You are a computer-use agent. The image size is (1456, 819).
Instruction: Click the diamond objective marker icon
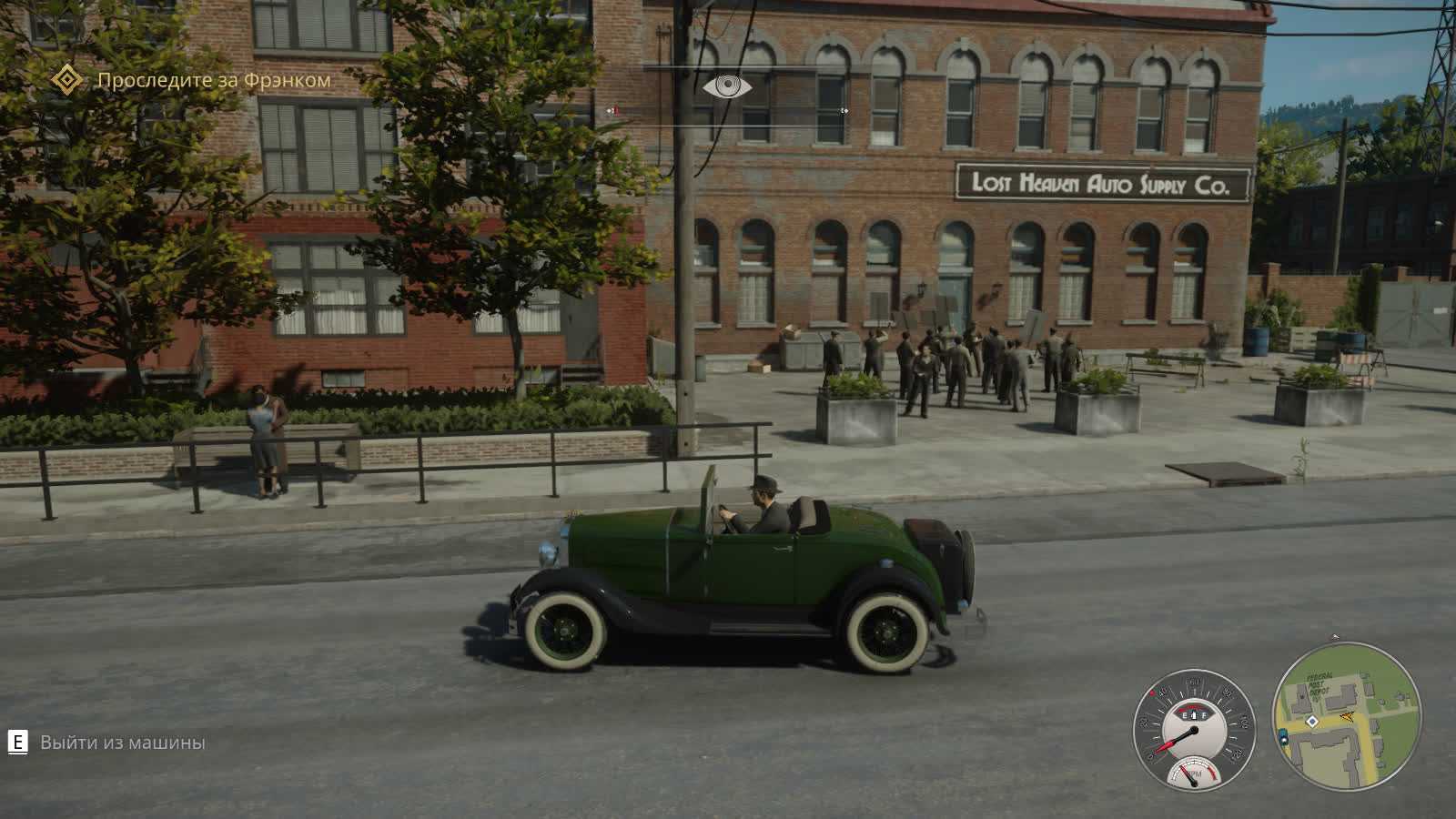[66, 80]
